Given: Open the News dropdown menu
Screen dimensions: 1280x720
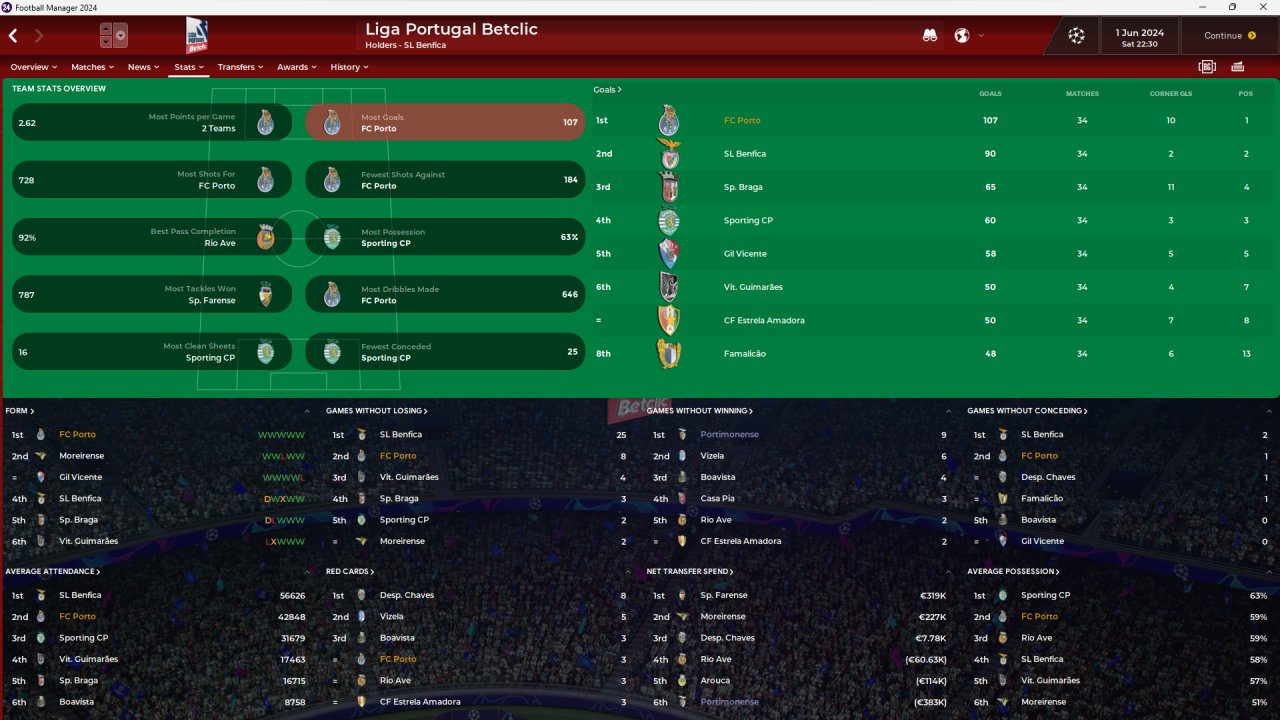Looking at the screenshot, I should [x=143, y=67].
